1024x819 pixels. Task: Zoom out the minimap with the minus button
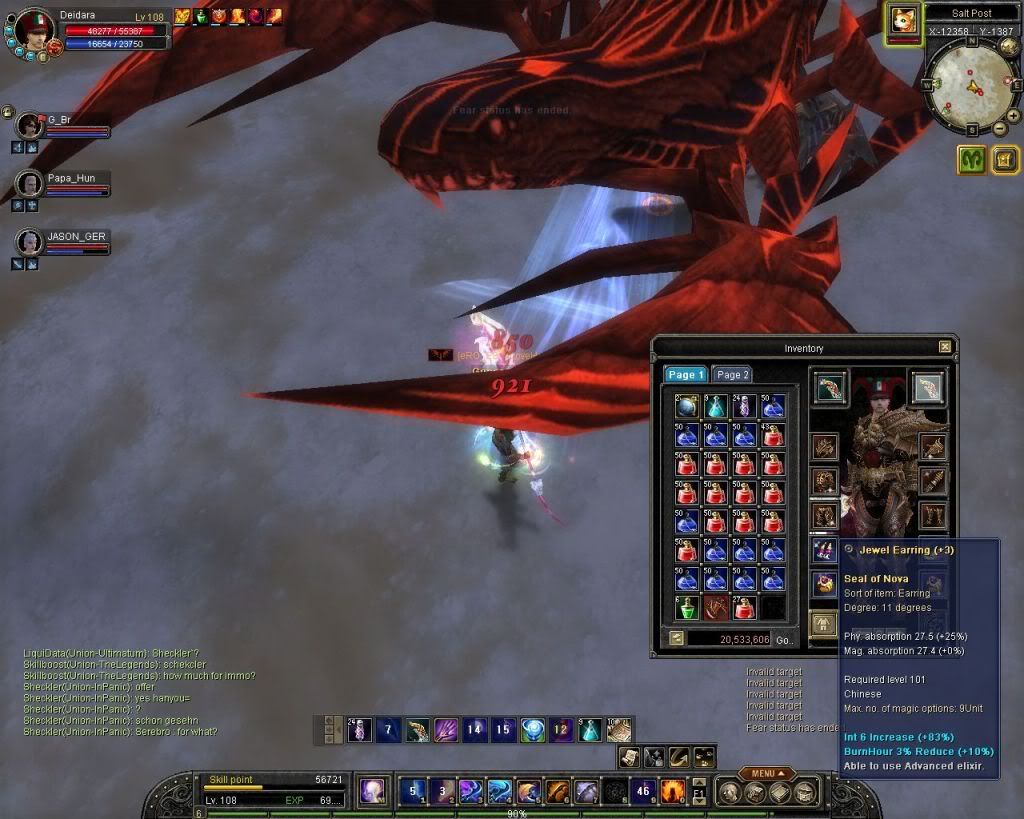[1000, 129]
